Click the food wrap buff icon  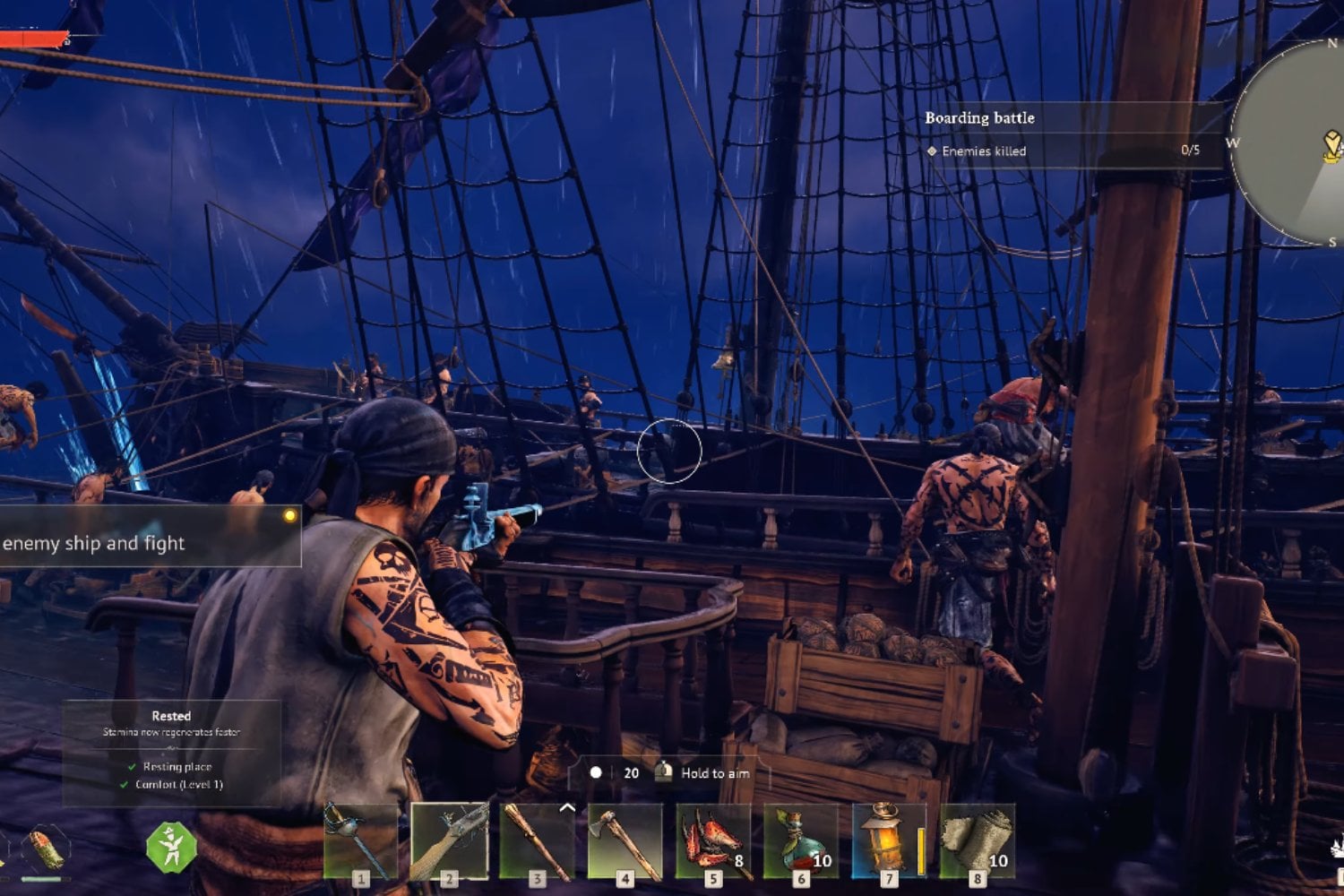[x=45, y=849]
